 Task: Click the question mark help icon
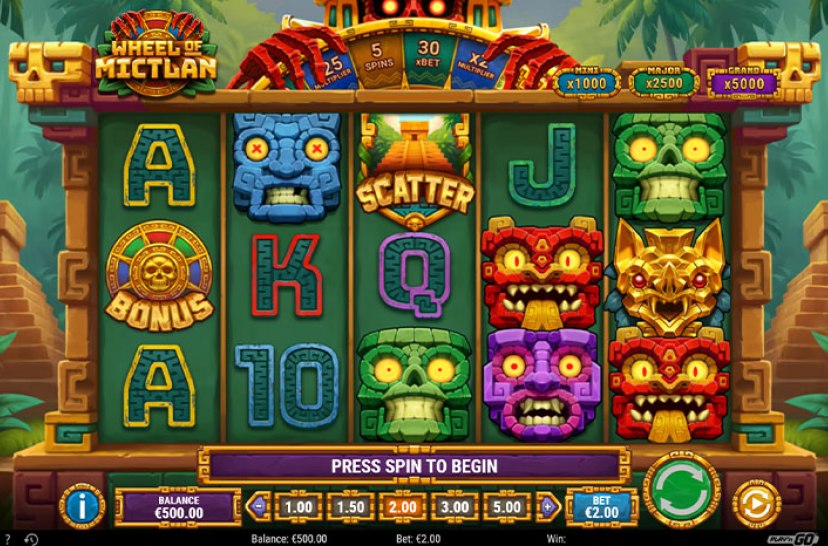pos(8,539)
